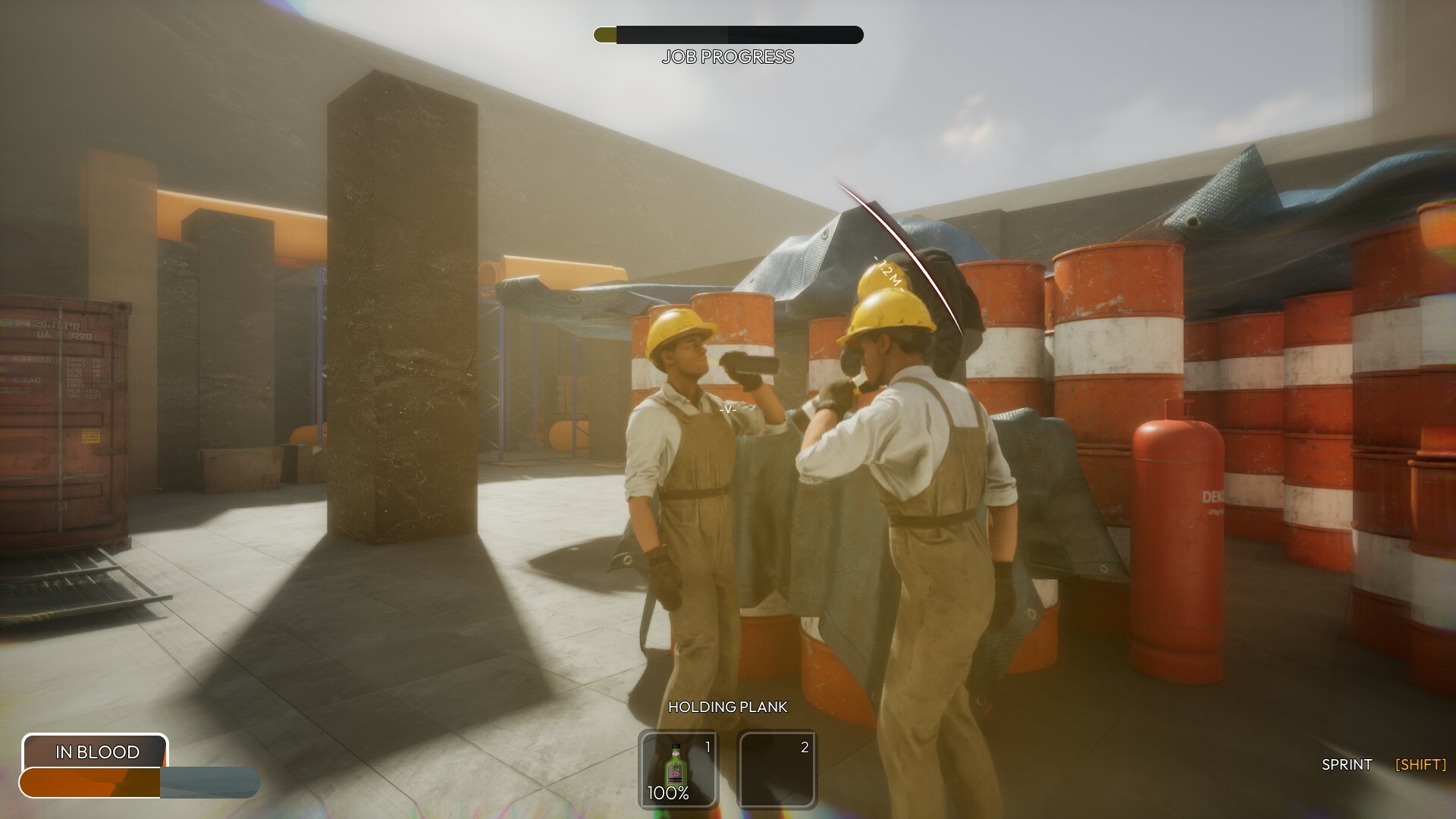Select the JOB PROGRESS header
1456x819 pixels.
[x=726, y=56]
